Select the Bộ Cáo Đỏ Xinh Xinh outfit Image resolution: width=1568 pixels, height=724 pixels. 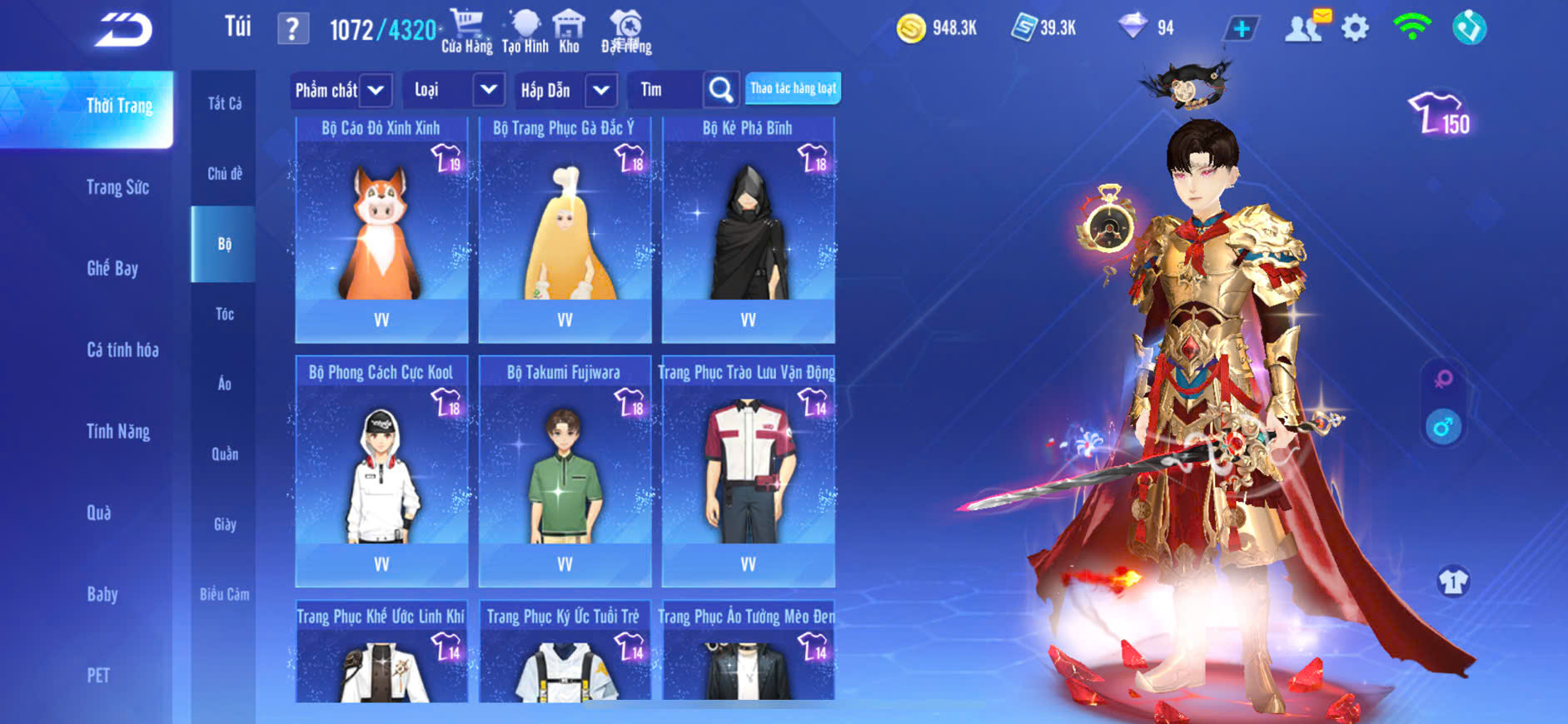[x=381, y=229]
